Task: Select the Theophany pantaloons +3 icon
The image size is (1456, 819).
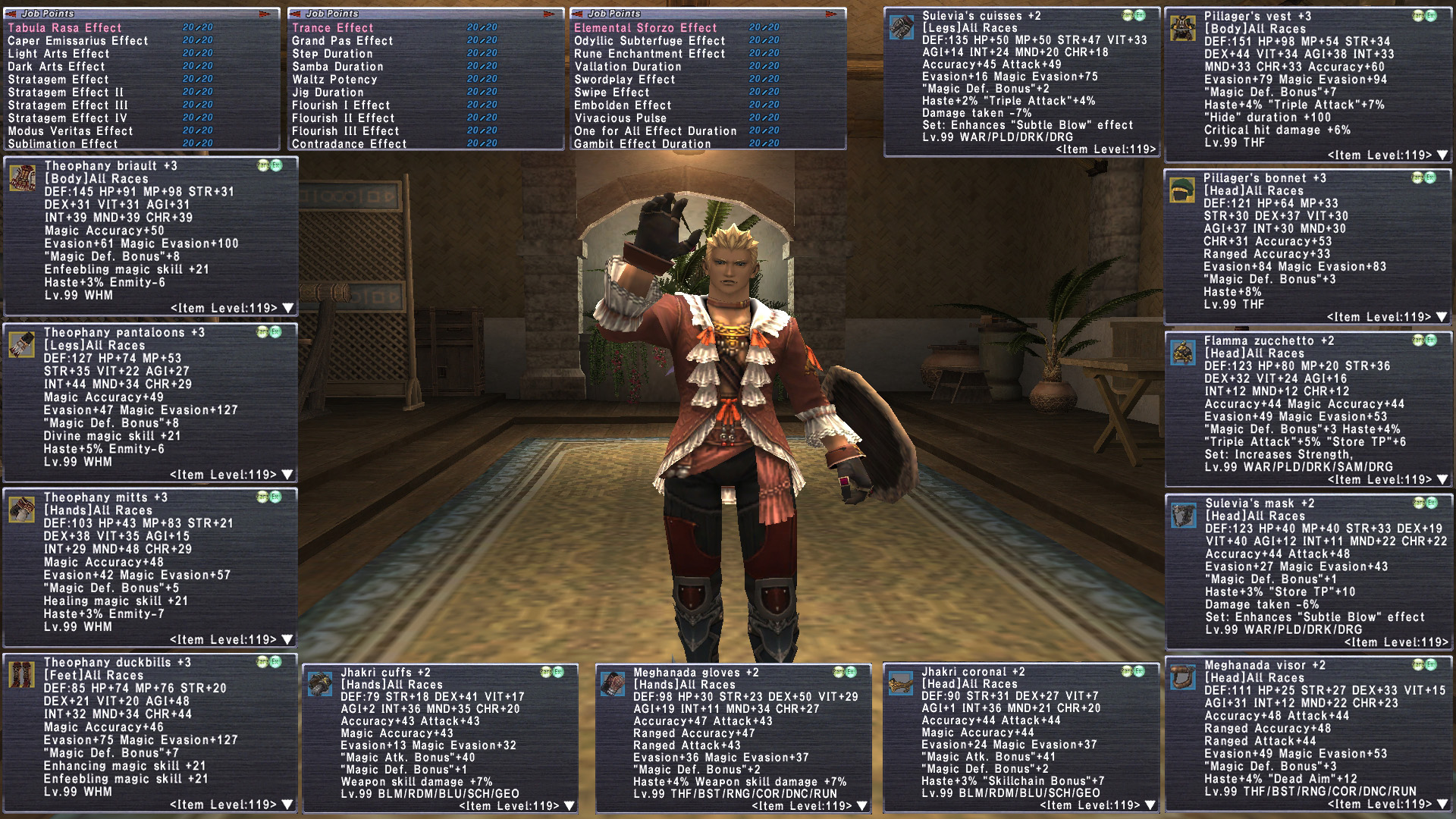Action: pos(22,344)
